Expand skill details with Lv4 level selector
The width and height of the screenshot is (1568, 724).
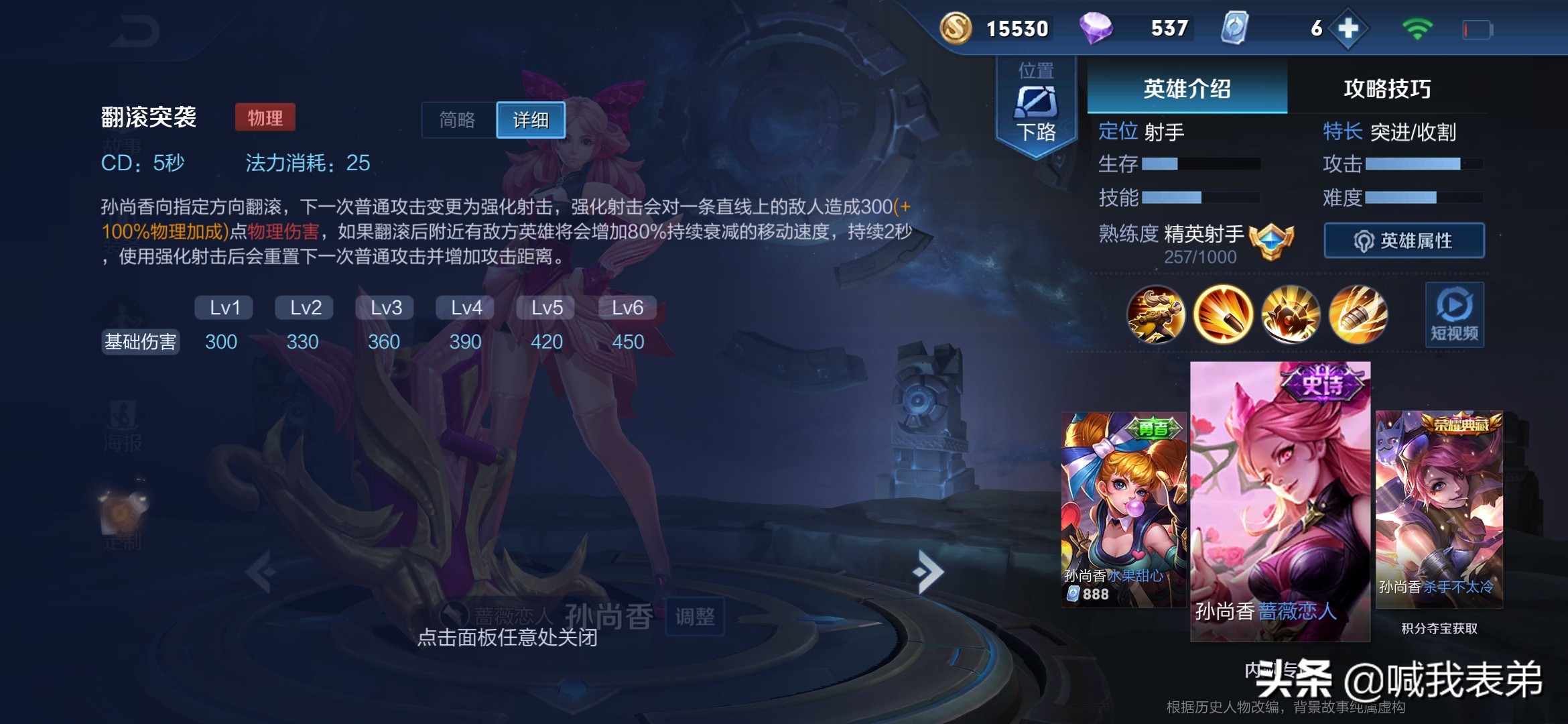(x=464, y=307)
